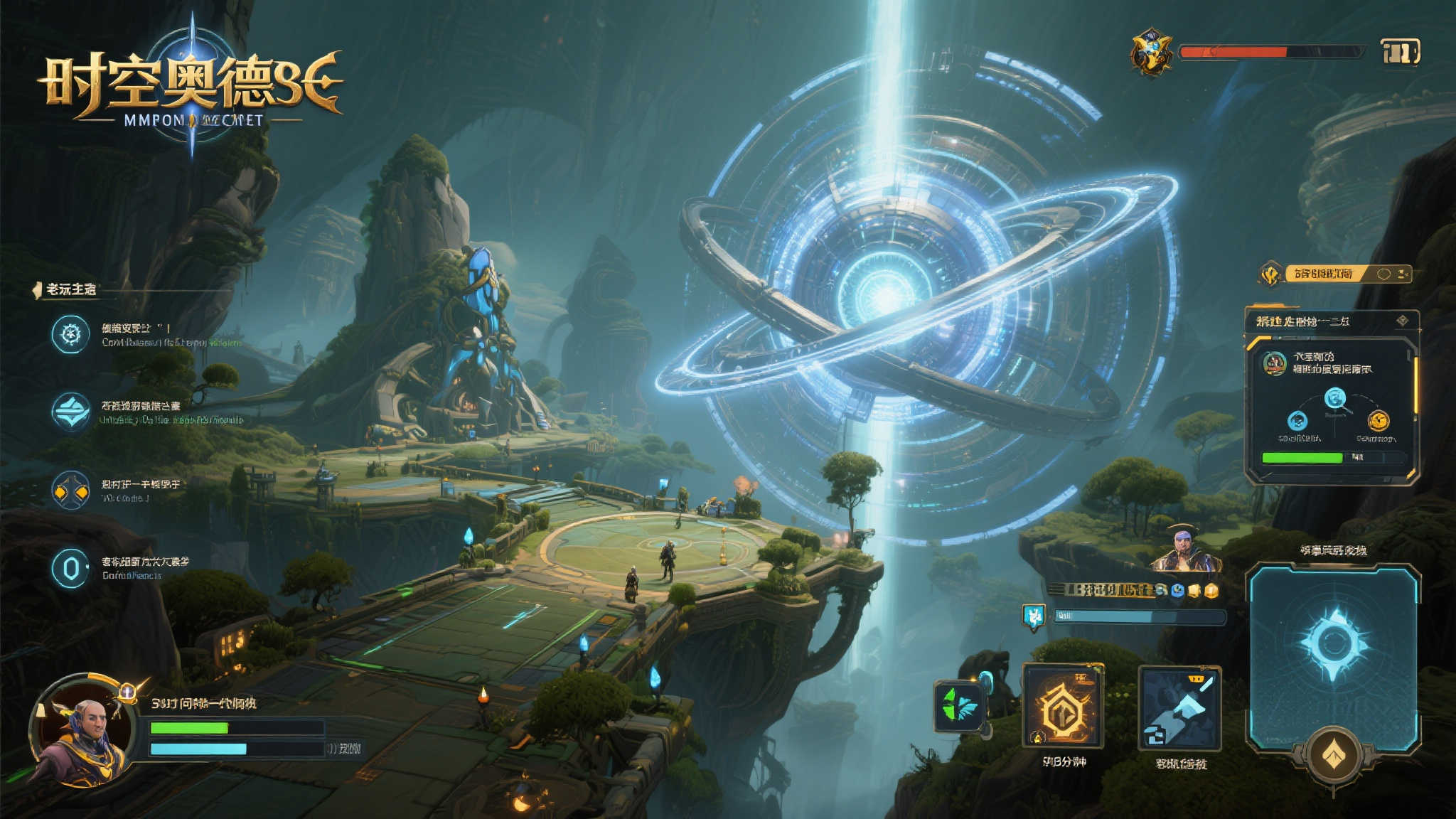Select the teal circular node in the quest panel
The image size is (1456, 819).
coord(1335,398)
